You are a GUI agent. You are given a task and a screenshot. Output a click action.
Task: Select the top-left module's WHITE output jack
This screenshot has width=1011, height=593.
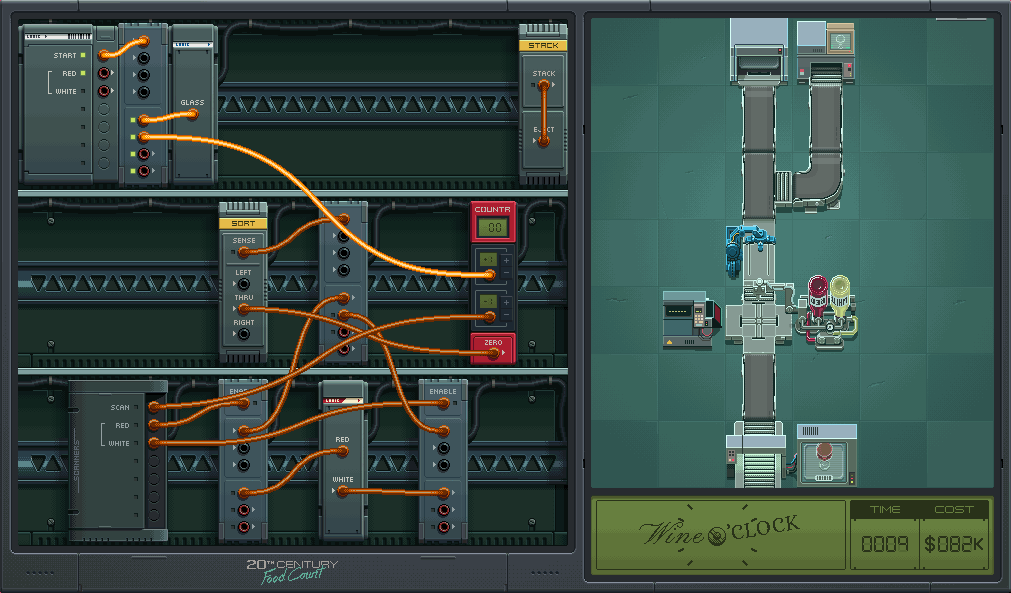(x=104, y=93)
